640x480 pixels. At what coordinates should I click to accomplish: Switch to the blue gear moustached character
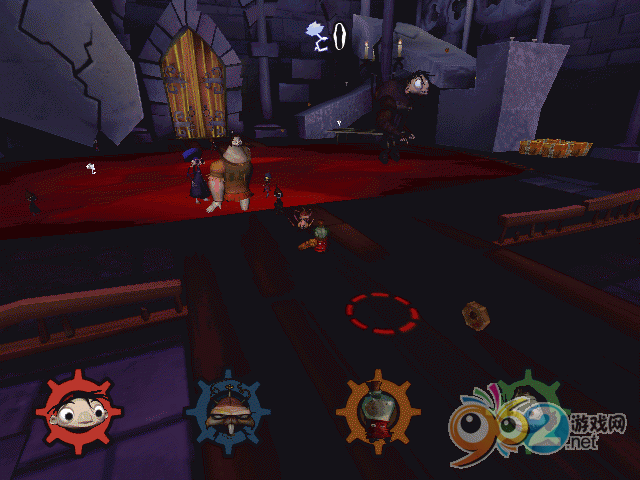(226, 412)
